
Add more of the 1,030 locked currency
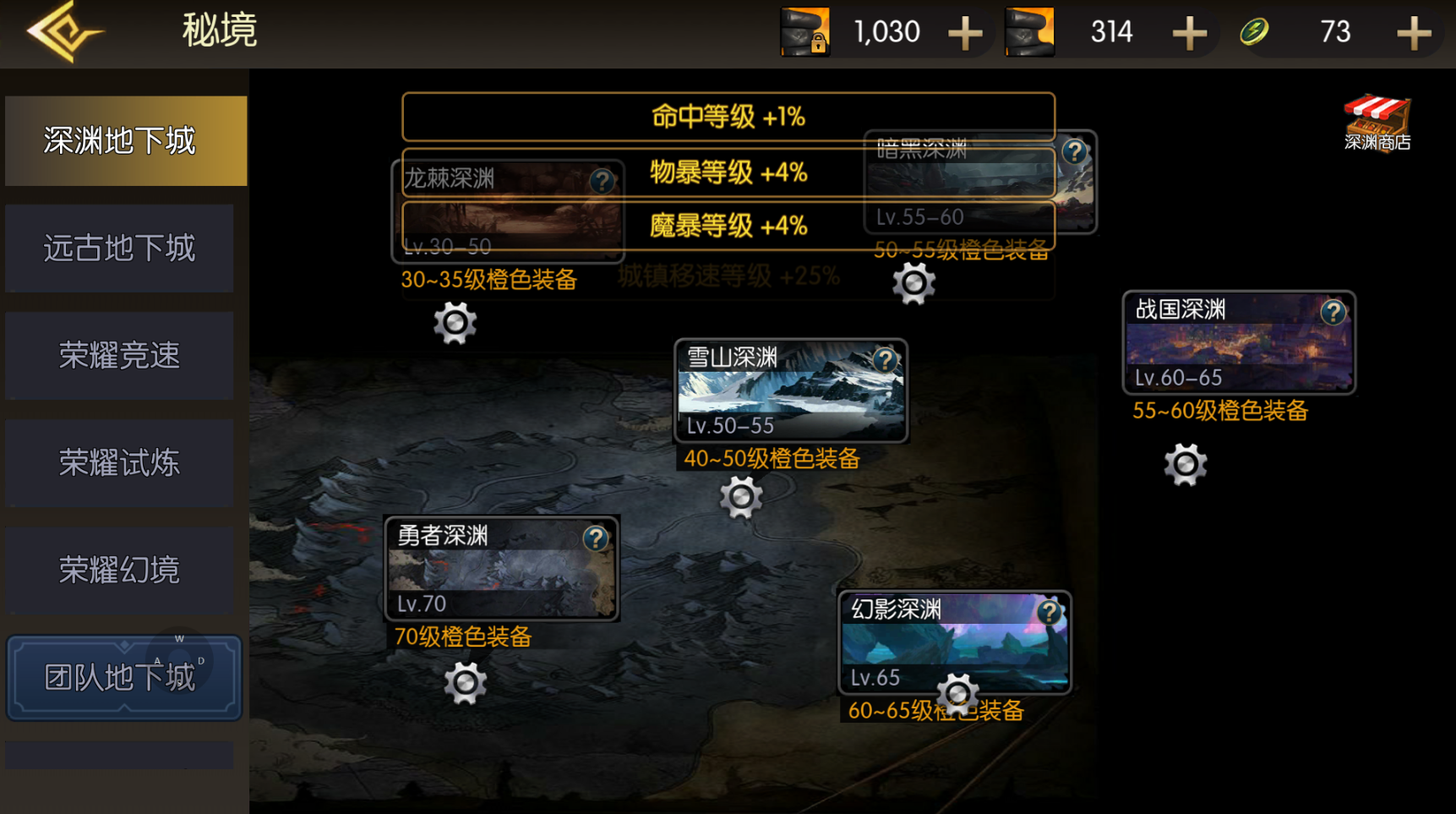(x=964, y=34)
